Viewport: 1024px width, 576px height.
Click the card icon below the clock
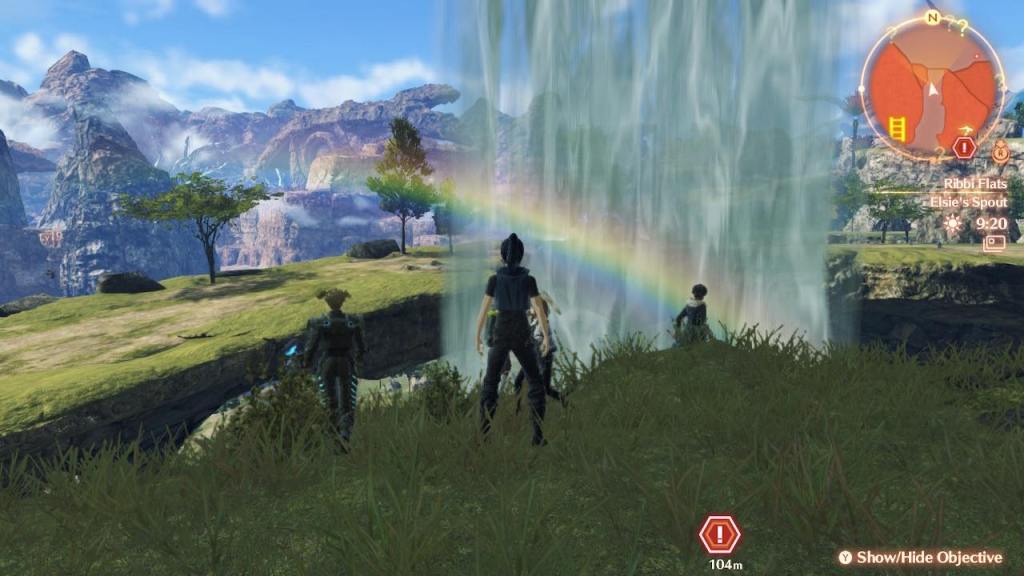tap(994, 243)
